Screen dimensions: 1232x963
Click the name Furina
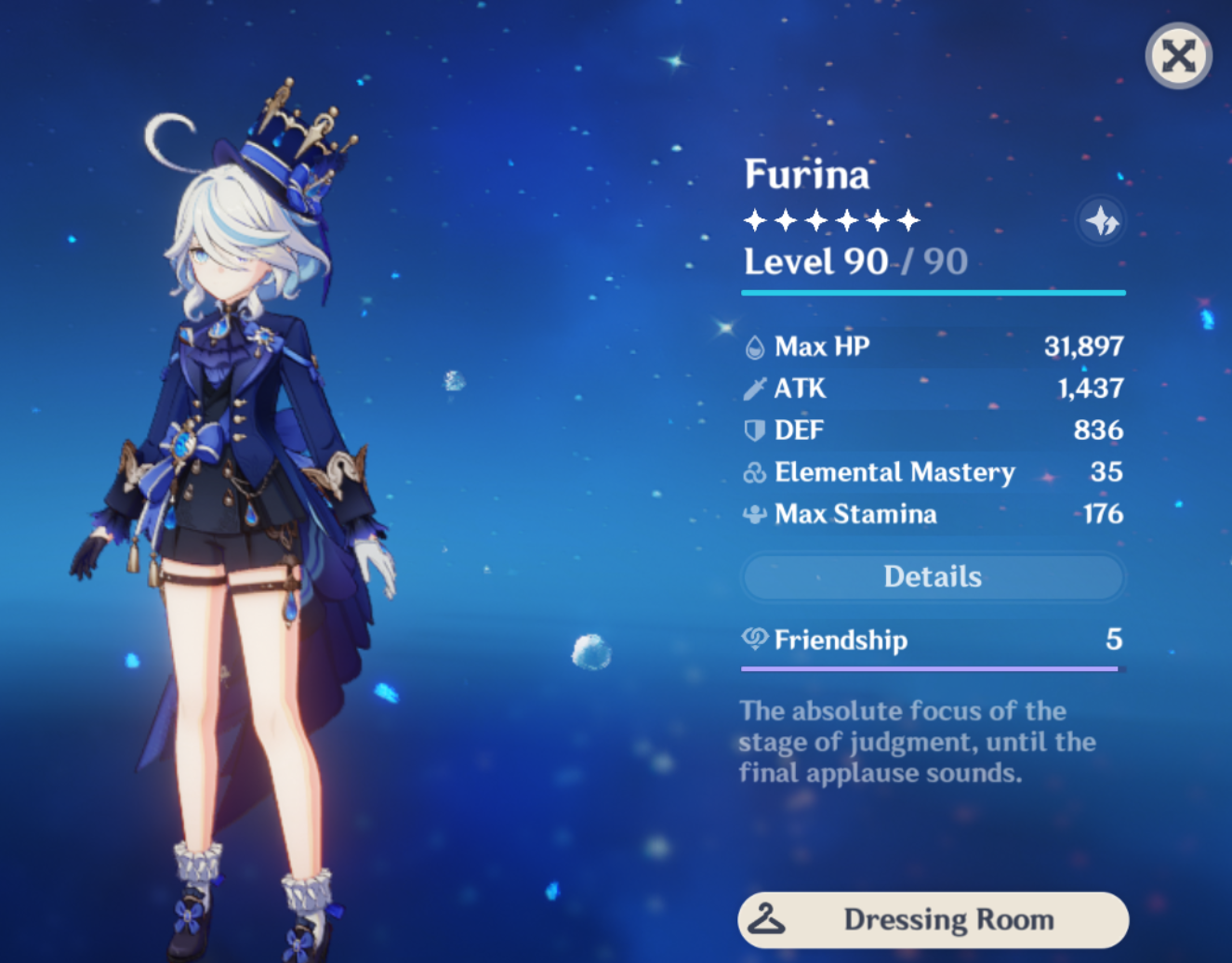pyautogui.click(x=805, y=175)
